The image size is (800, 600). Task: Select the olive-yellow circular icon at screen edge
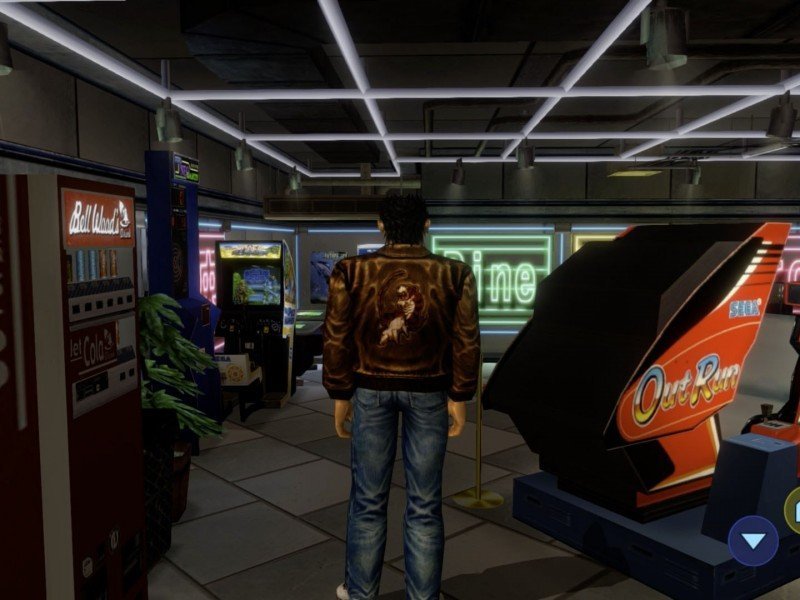pos(793,510)
